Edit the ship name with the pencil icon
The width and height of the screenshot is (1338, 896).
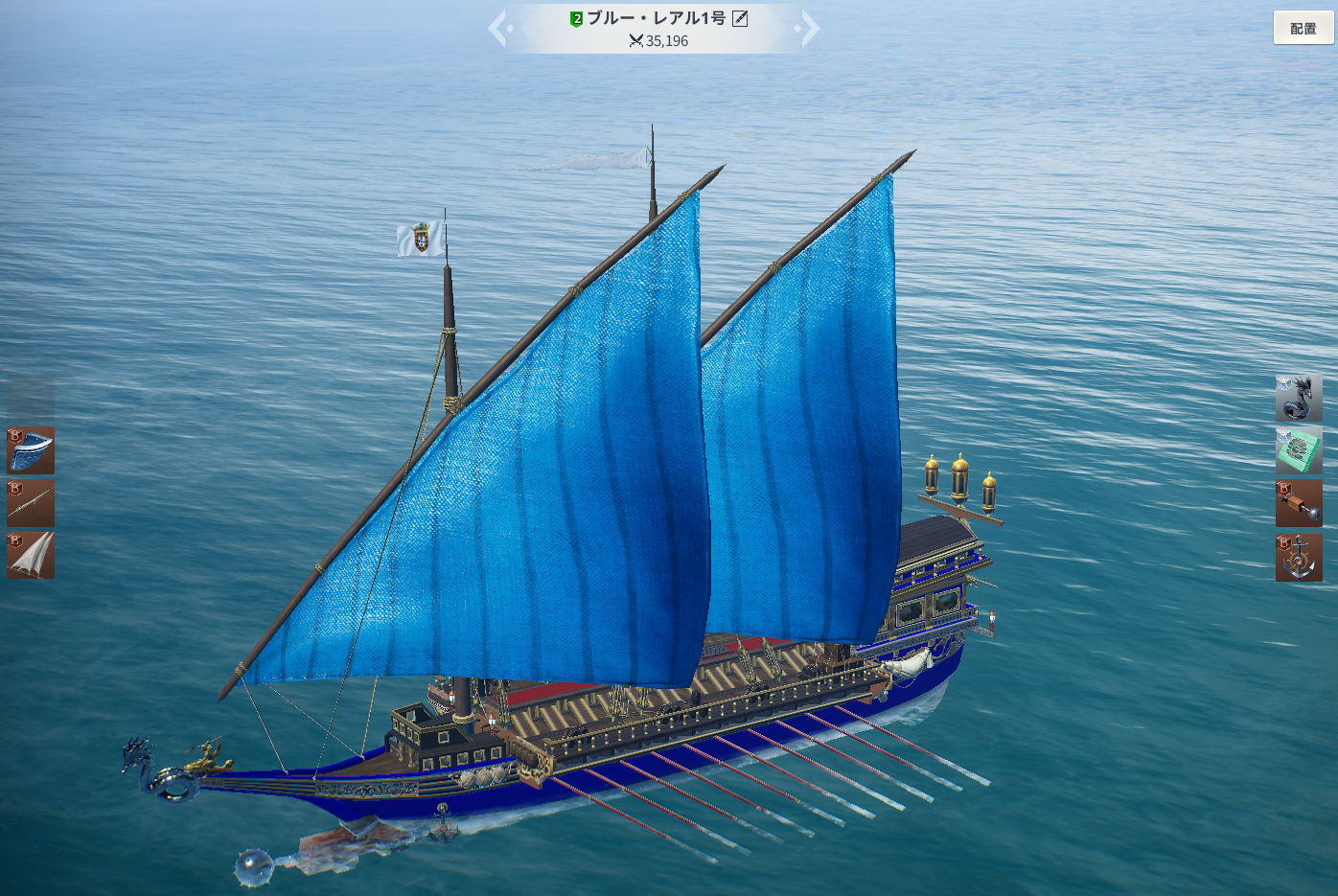click(x=740, y=18)
